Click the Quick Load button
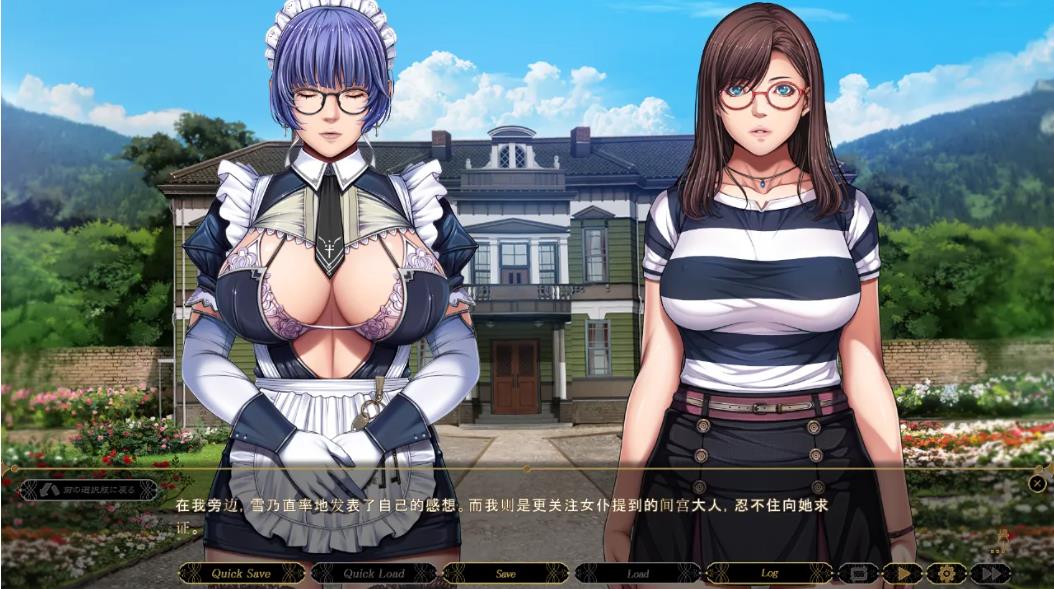The height and width of the screenshot is (589, 1054). click(373, 573)
